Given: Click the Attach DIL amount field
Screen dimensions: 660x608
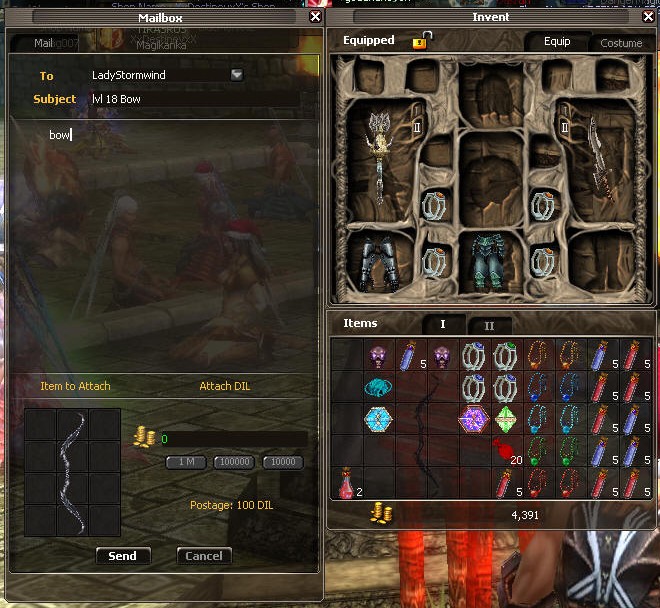Looking at the screenshot, I should (x=233, y=439).
